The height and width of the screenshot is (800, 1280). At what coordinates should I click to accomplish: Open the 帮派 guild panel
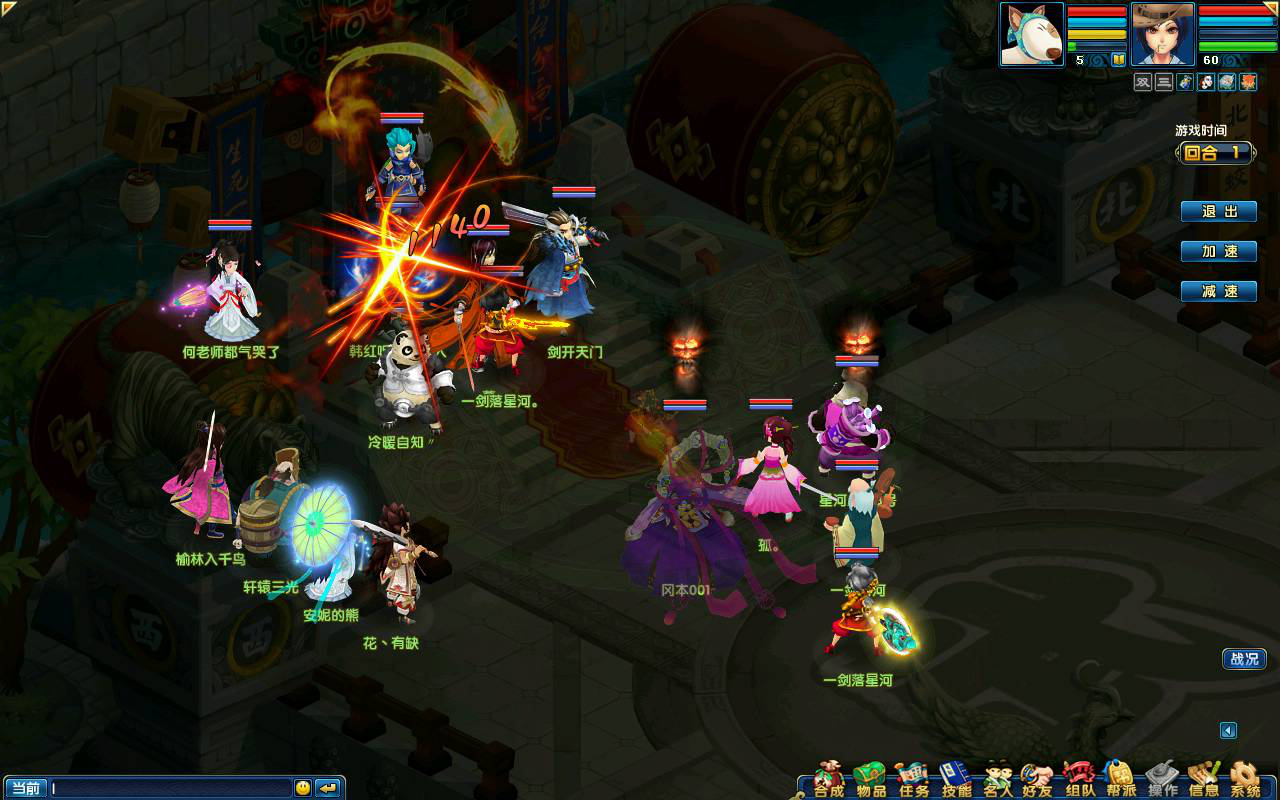1121,780
